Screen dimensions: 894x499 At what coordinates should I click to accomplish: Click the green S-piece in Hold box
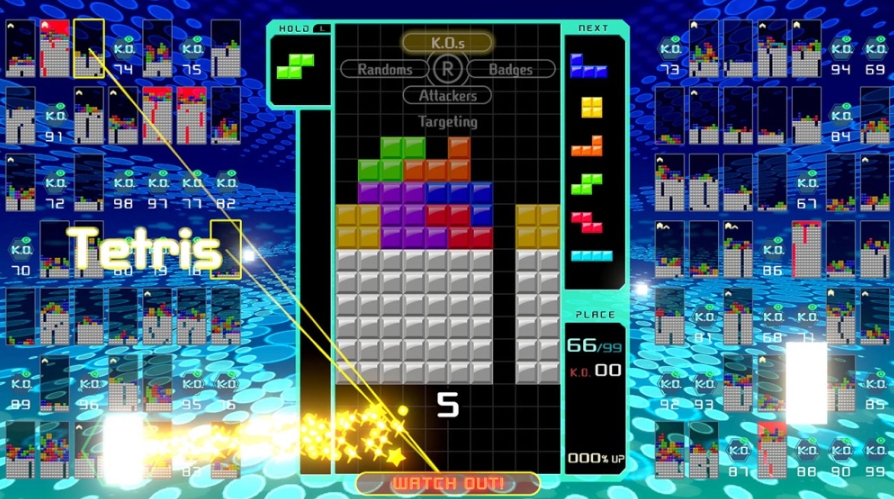[295, 66]
